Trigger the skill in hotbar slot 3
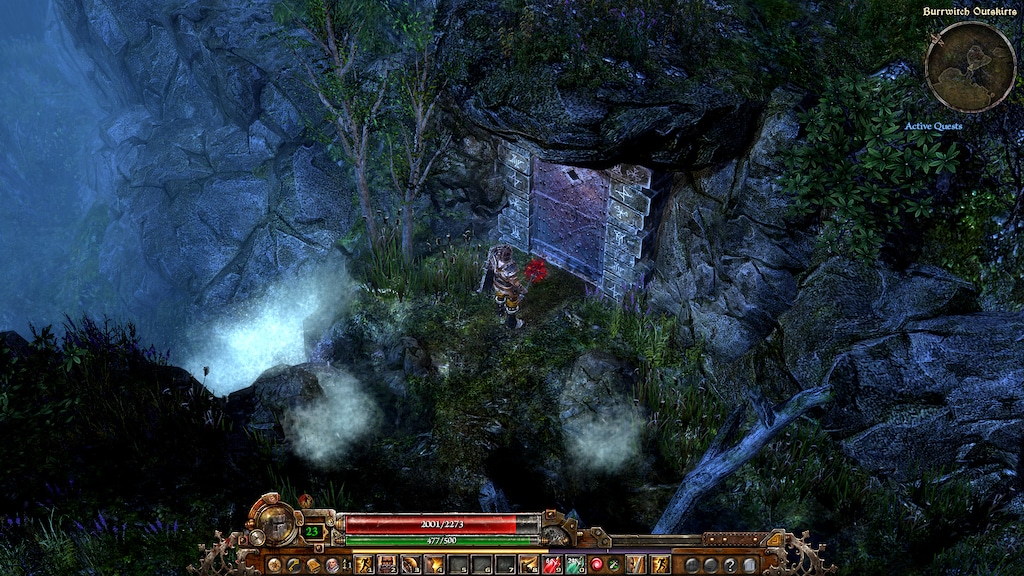Viewport: 1024px width, 576px height. tap(410, 565)
